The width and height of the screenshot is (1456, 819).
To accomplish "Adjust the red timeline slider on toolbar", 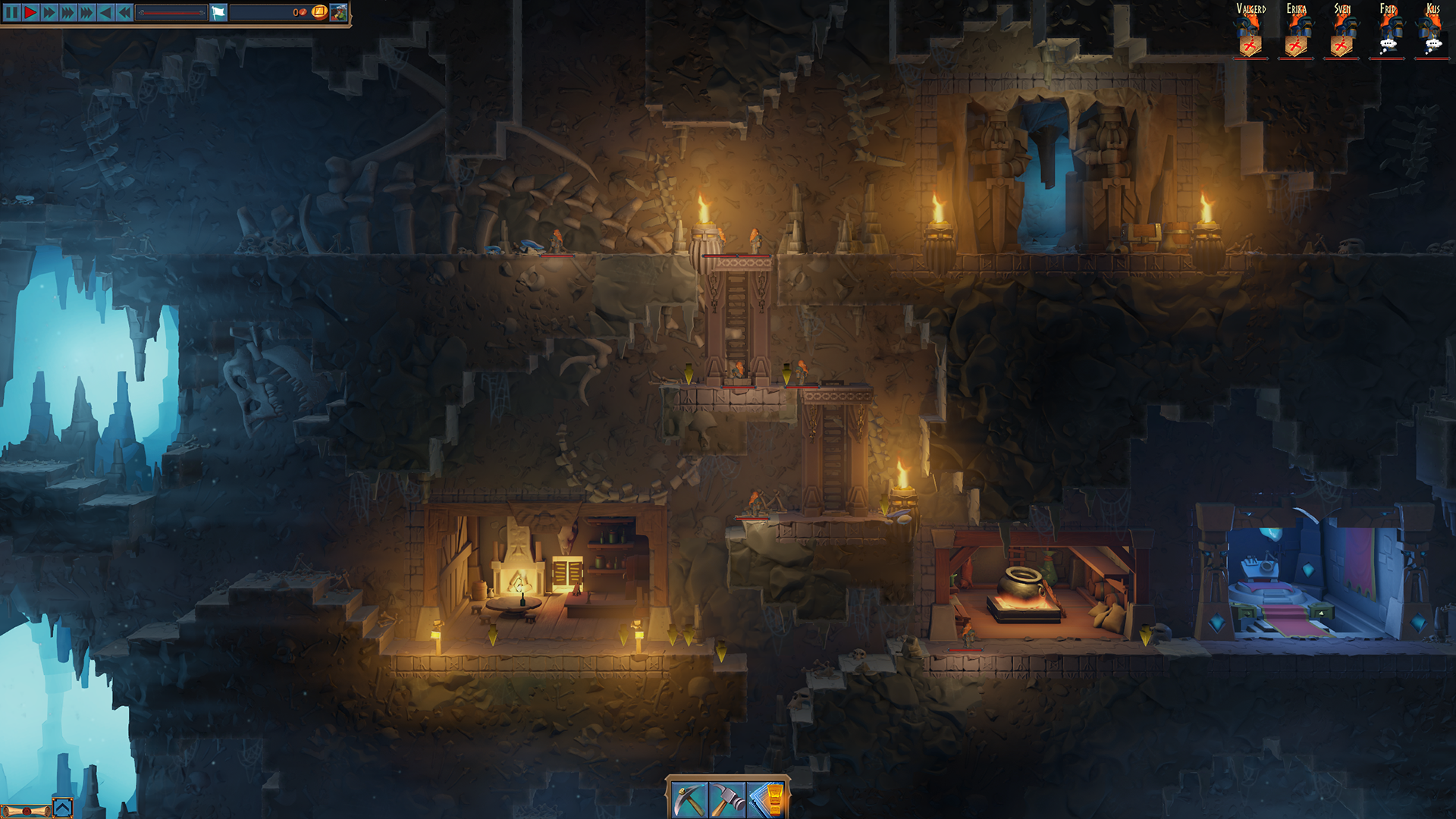I will (x=173, y=13).
